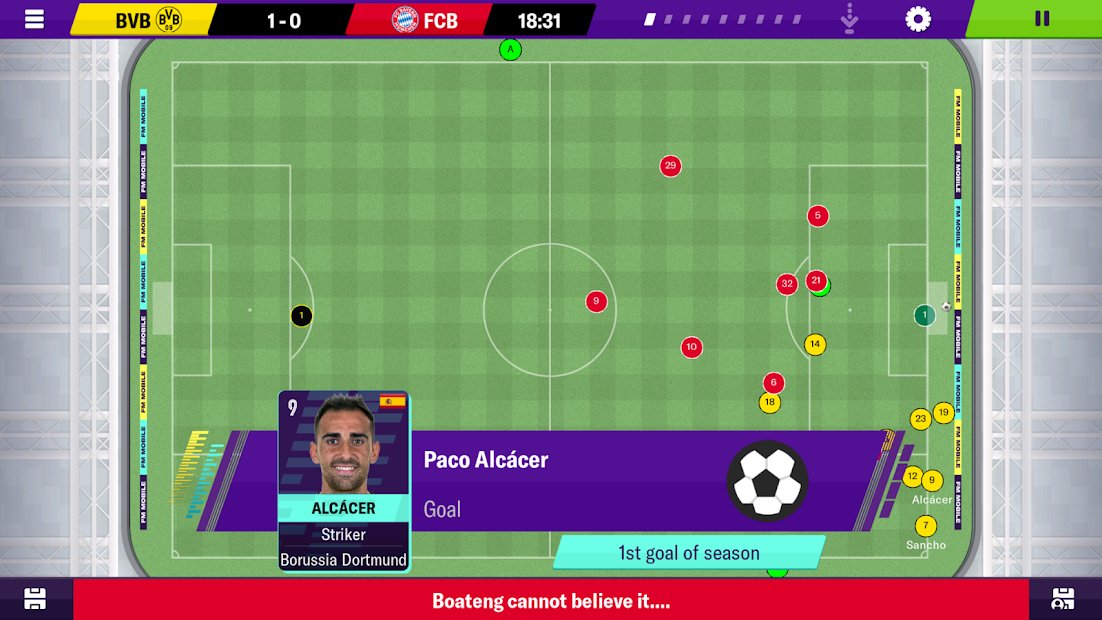View Alcácer's player card
1102x620 pixels.
click(x=344, y=480)
